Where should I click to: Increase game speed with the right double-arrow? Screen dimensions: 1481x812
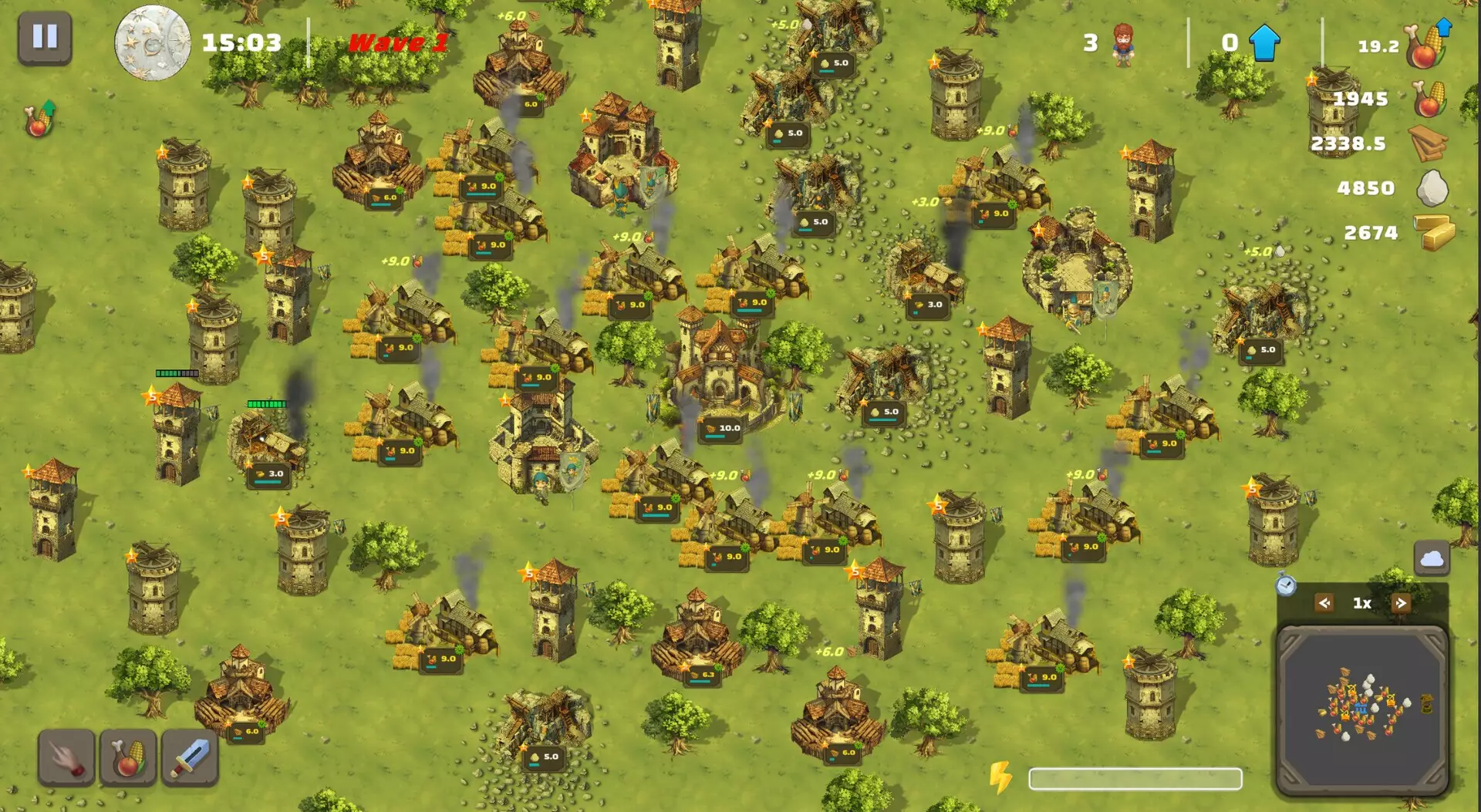[x=1402, y=602]
